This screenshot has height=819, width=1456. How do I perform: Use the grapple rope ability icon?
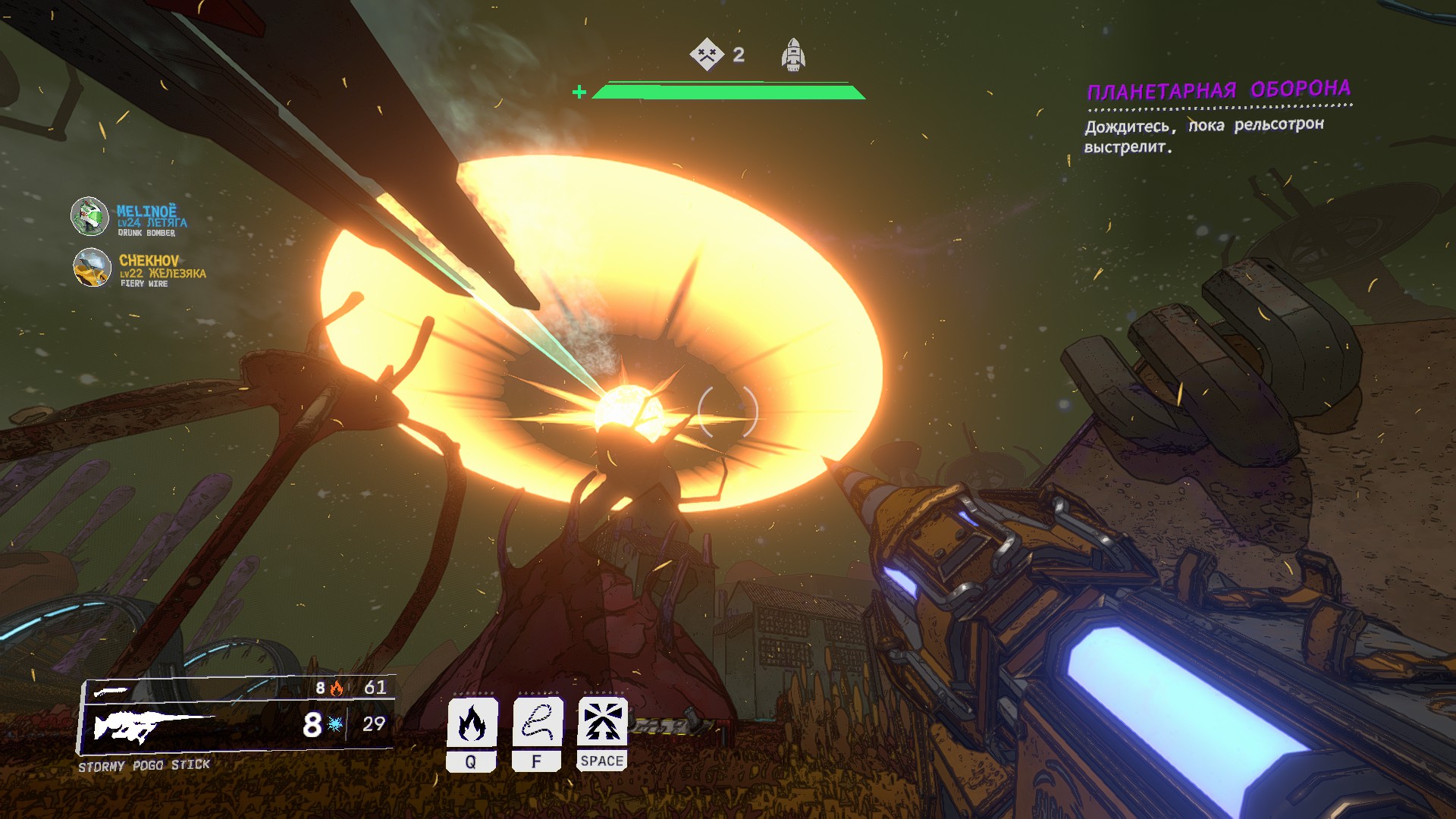537,723
